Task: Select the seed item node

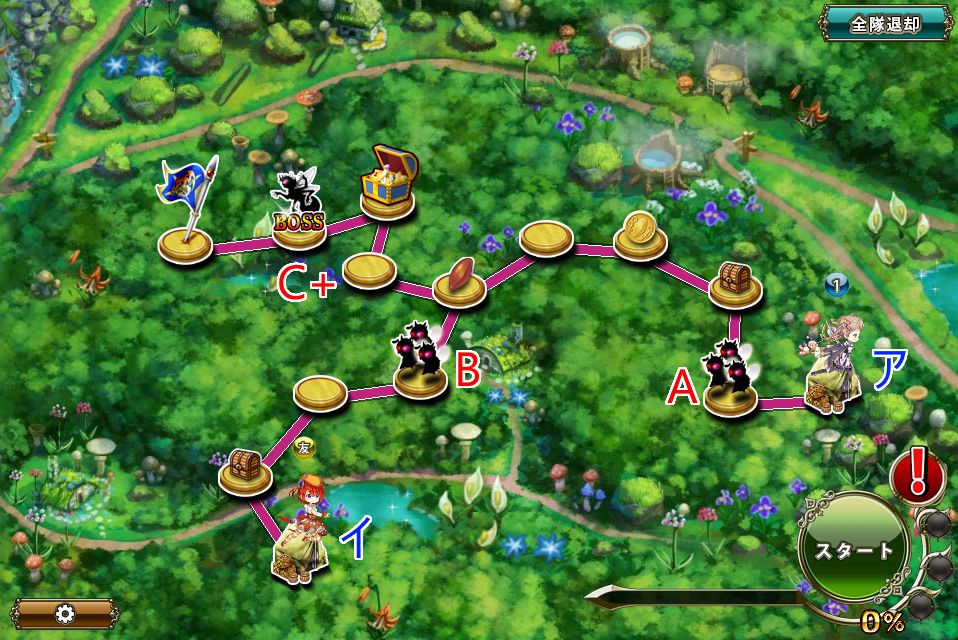Action: (x=459, y=278)
